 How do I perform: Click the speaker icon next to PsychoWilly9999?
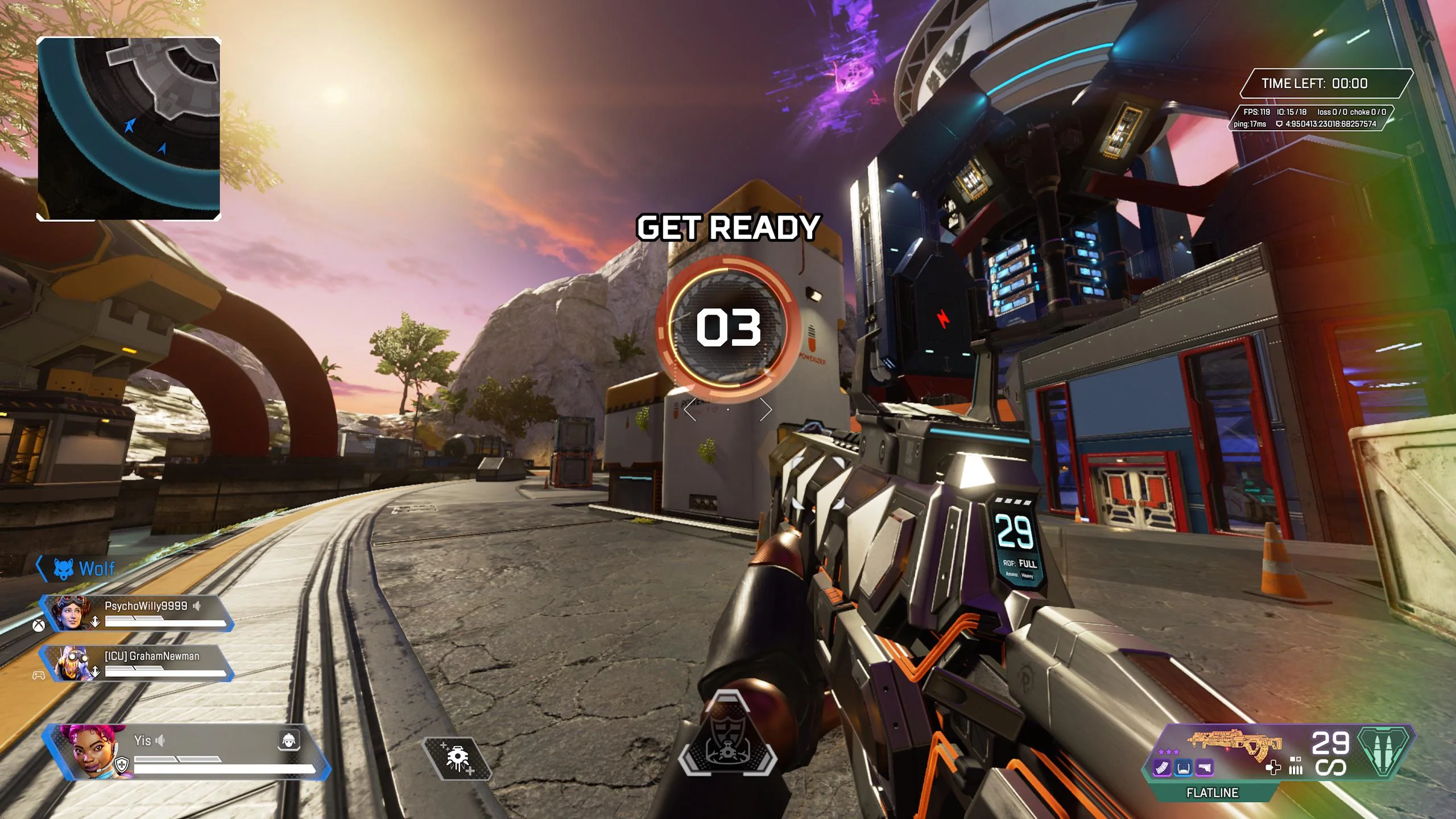(x=197, y=606)
